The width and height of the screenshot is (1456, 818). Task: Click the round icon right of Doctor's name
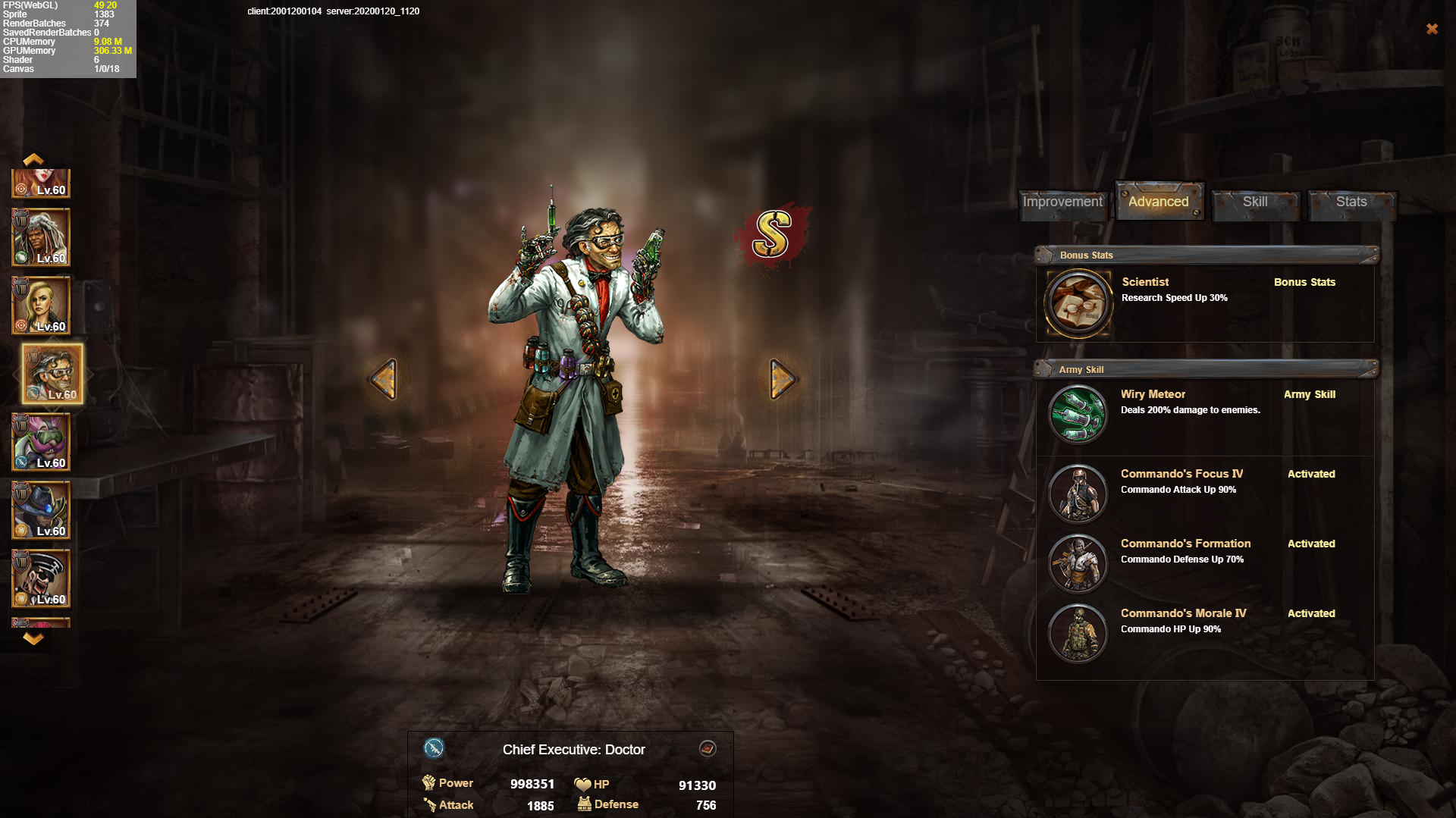708,749
